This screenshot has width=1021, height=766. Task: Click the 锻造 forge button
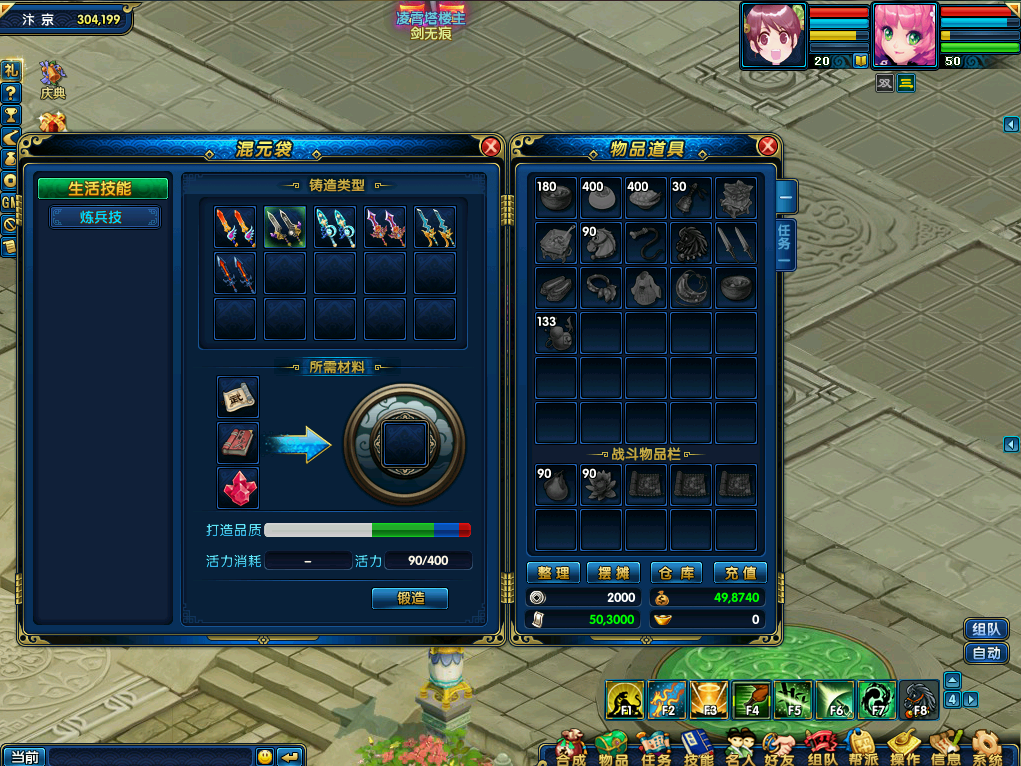point(409,598)
